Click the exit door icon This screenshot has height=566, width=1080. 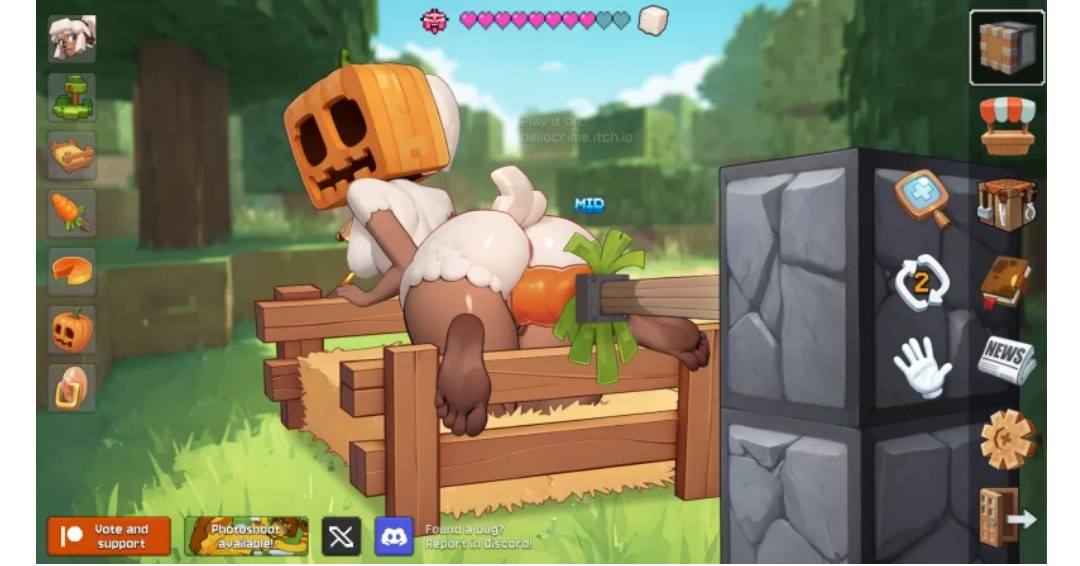1005,517
